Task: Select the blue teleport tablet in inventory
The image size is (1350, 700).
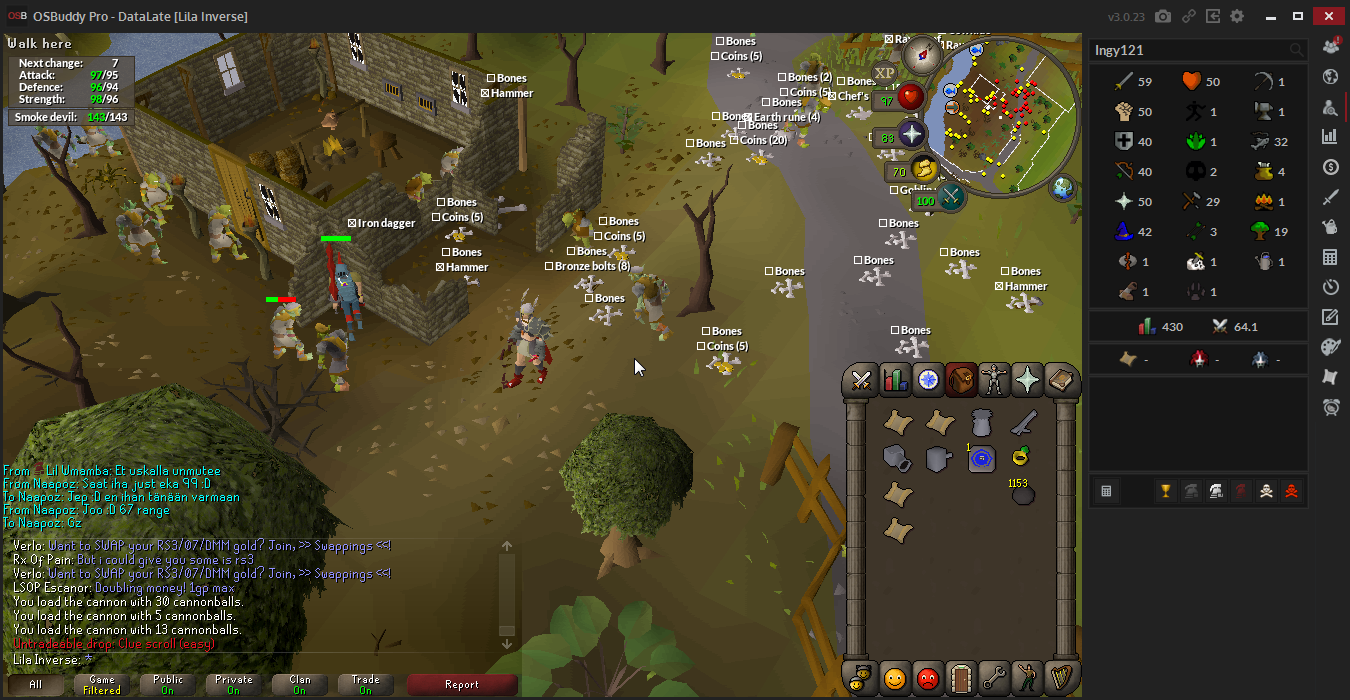Action: coord(981,459)
